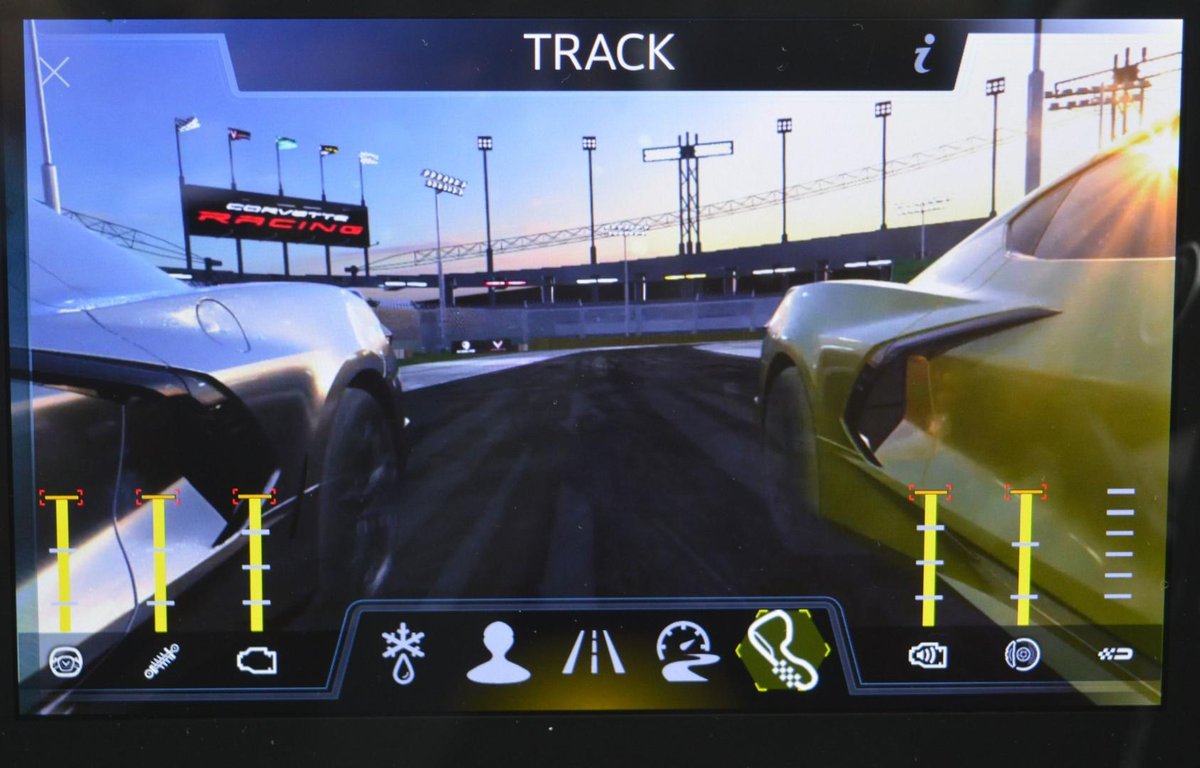Tap the checkered flag car icon
1200x768 pixels.
pyautogui.click(x=1116, y=654)
